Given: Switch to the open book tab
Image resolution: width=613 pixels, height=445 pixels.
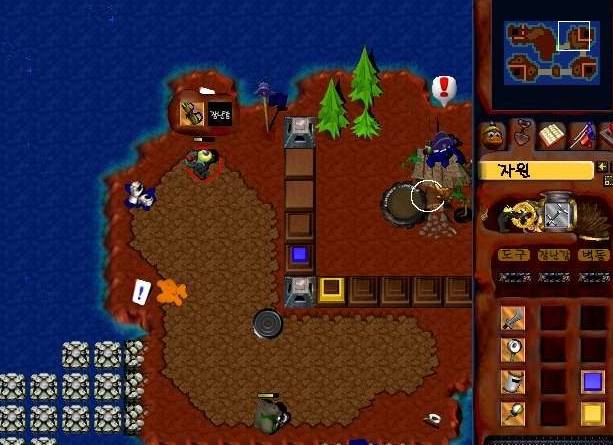Looking at the screenshot, I should (x=552, y=135).
